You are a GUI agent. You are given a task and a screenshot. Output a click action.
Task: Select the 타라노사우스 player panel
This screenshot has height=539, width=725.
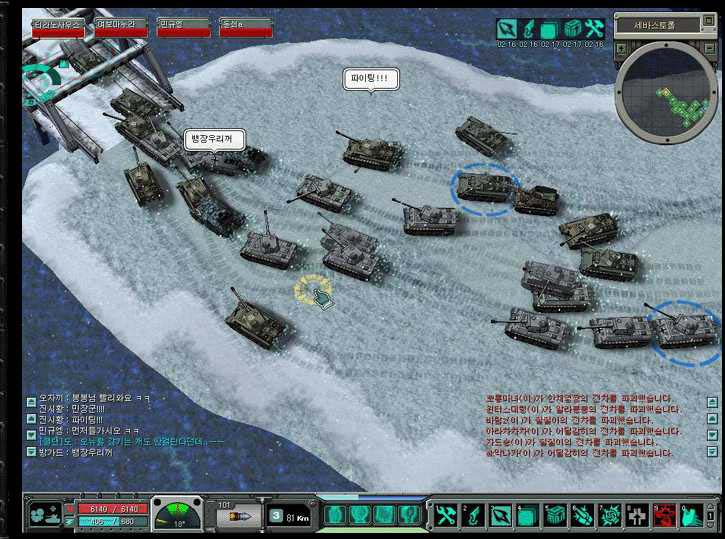(x=57, y=26)
